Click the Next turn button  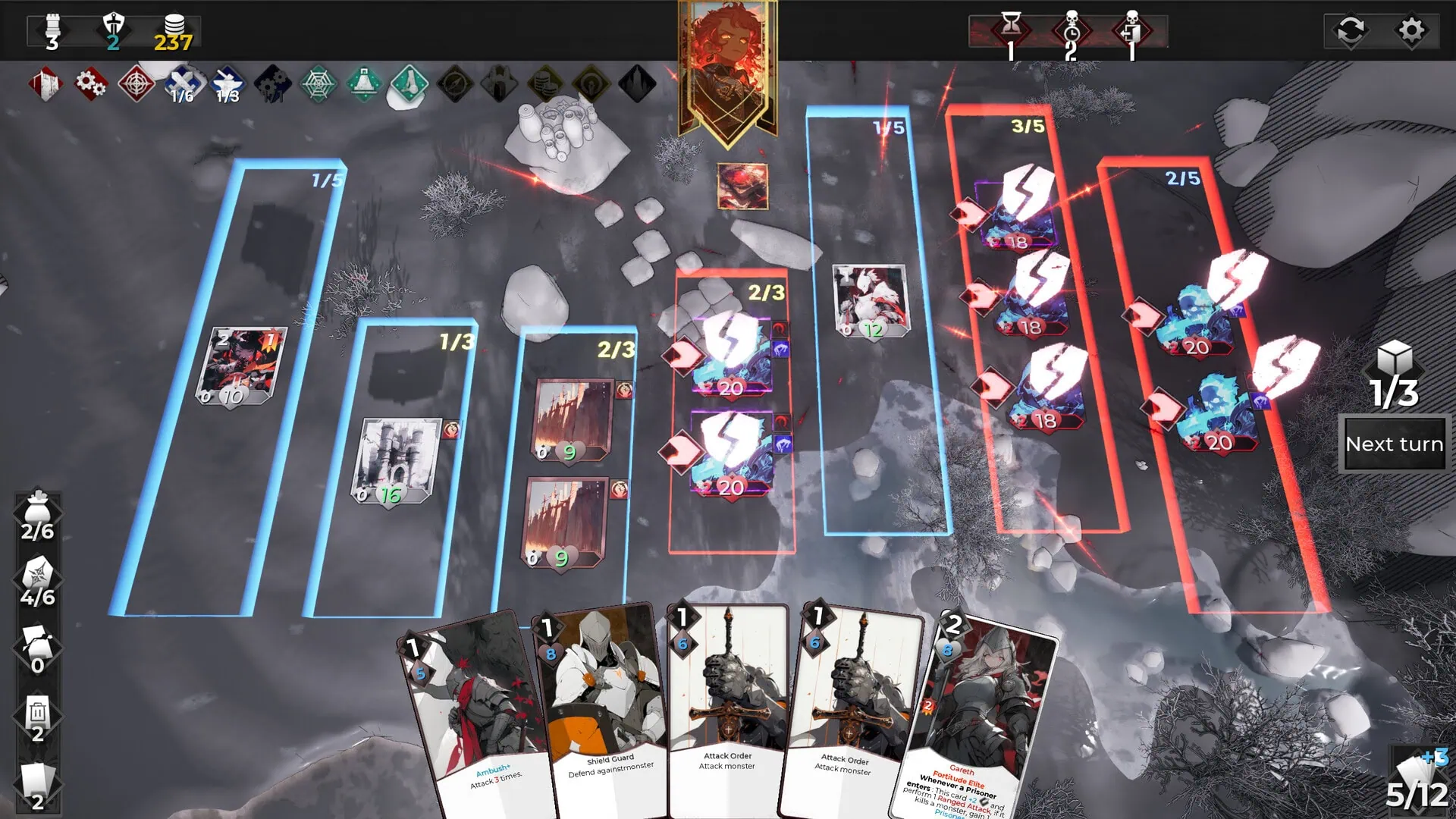coord(1395,444)
